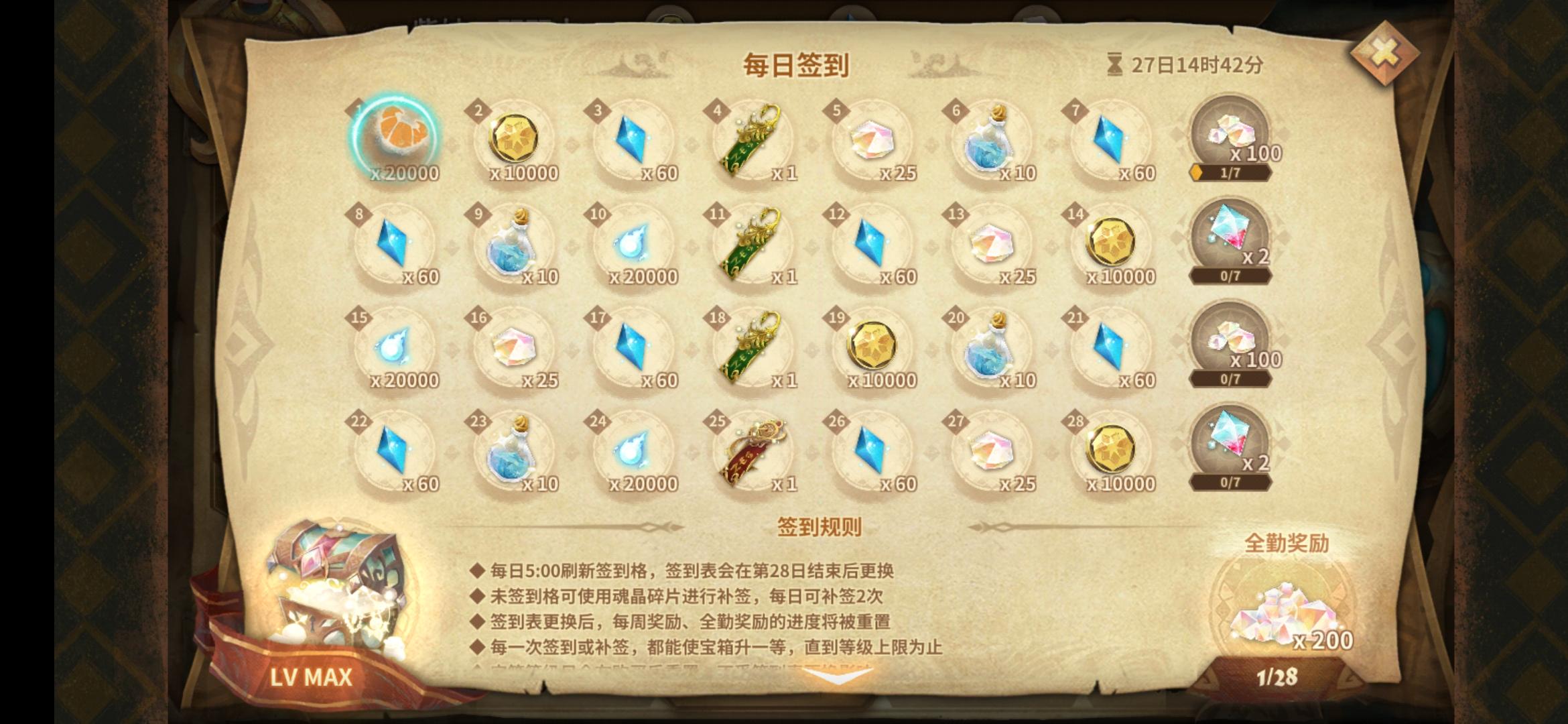Click the Day 4 green scroll item
The image size is (1568, 724).
tap(754, 137)
